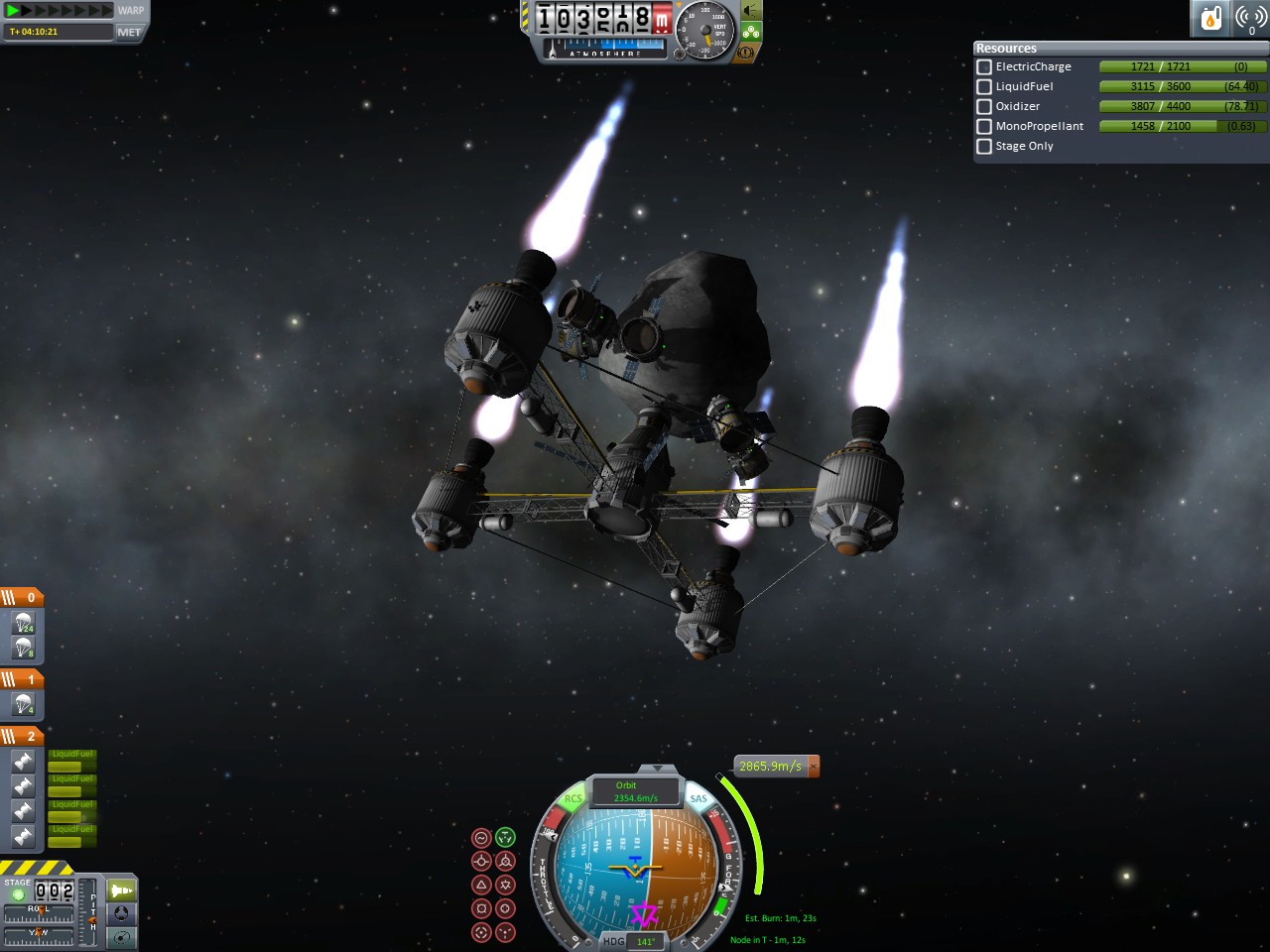Toggle the landing gear button
The width and height of the screenshot is (1270, 952).
click(x=751, y=32)
